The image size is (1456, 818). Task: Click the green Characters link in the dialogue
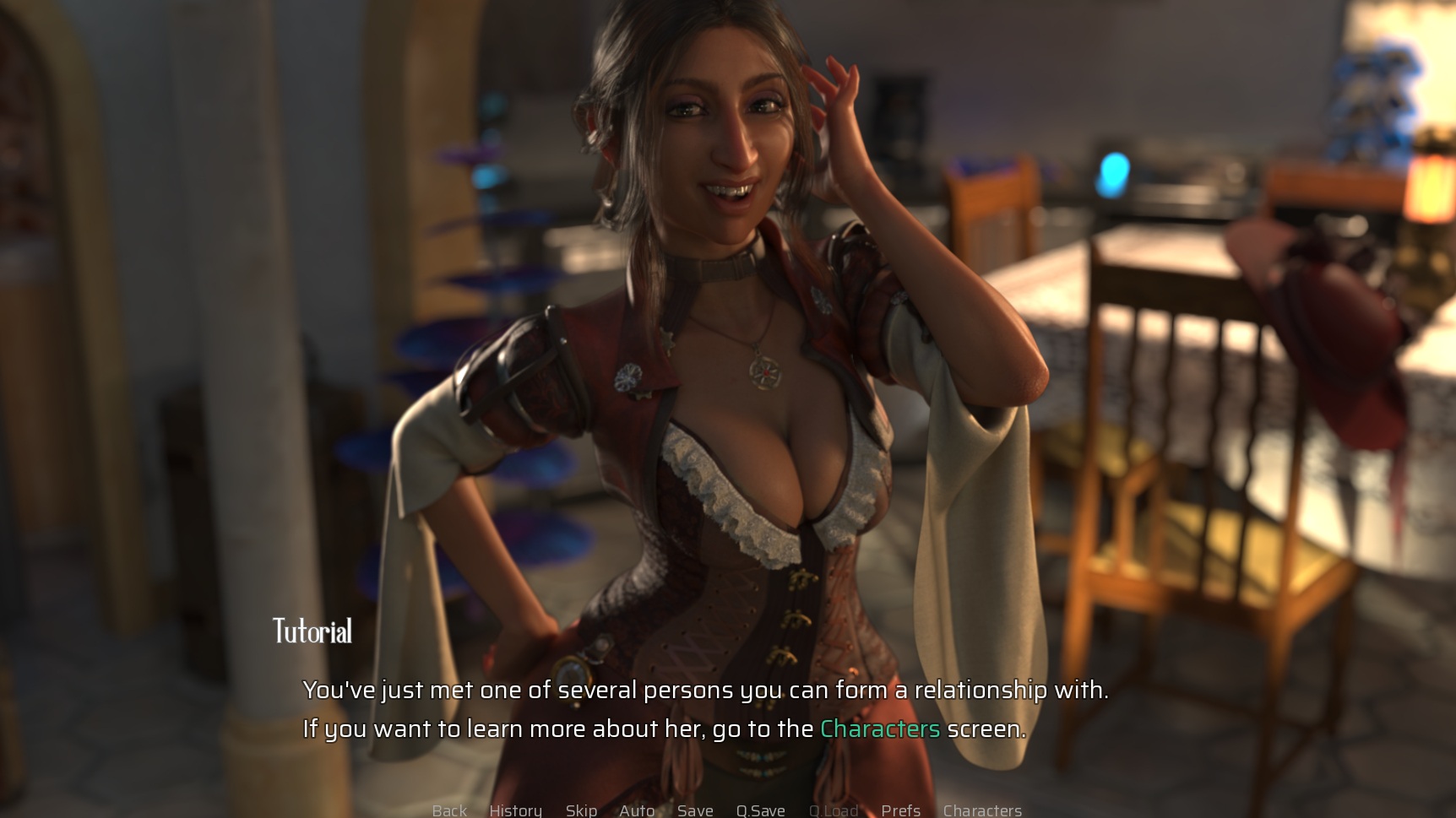pos(880,729)
